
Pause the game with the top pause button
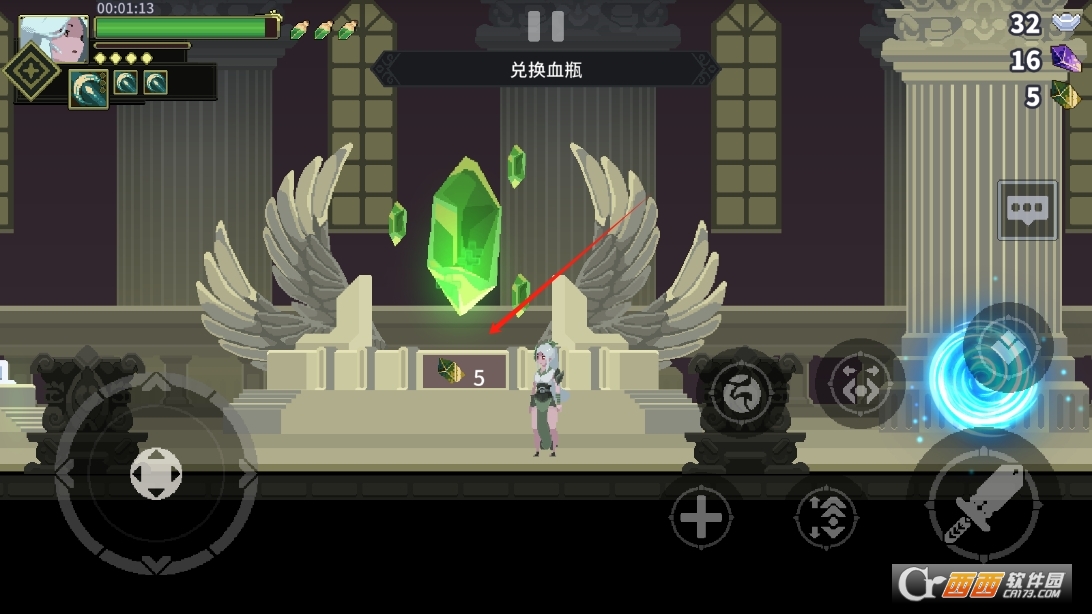pos(545,26)
